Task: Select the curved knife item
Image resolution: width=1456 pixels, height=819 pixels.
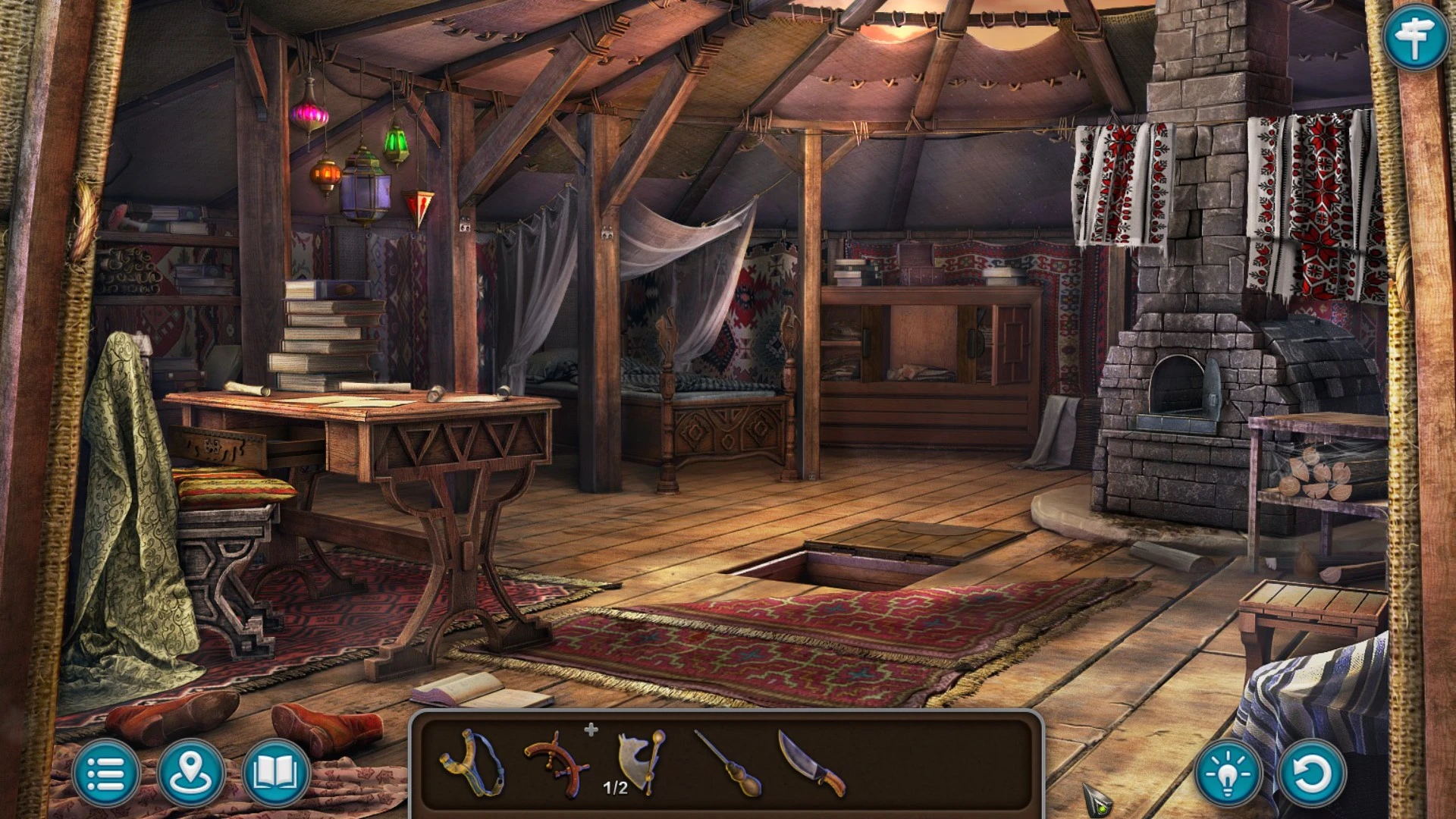Action: click(811, 763)
